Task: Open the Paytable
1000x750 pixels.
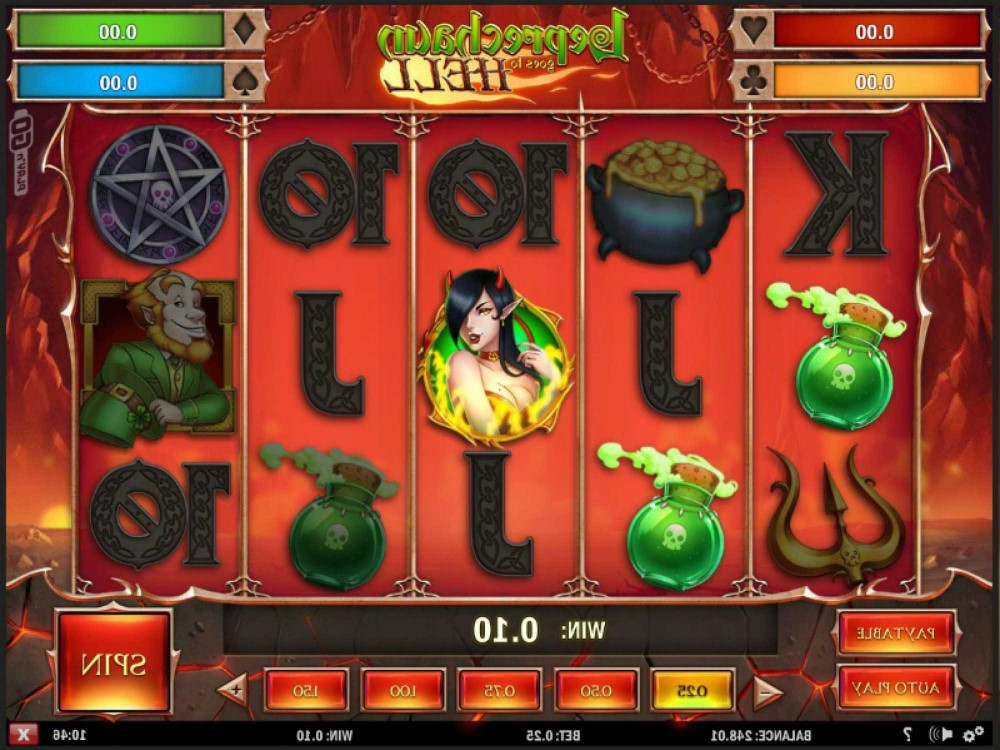Action: point(896,633)
